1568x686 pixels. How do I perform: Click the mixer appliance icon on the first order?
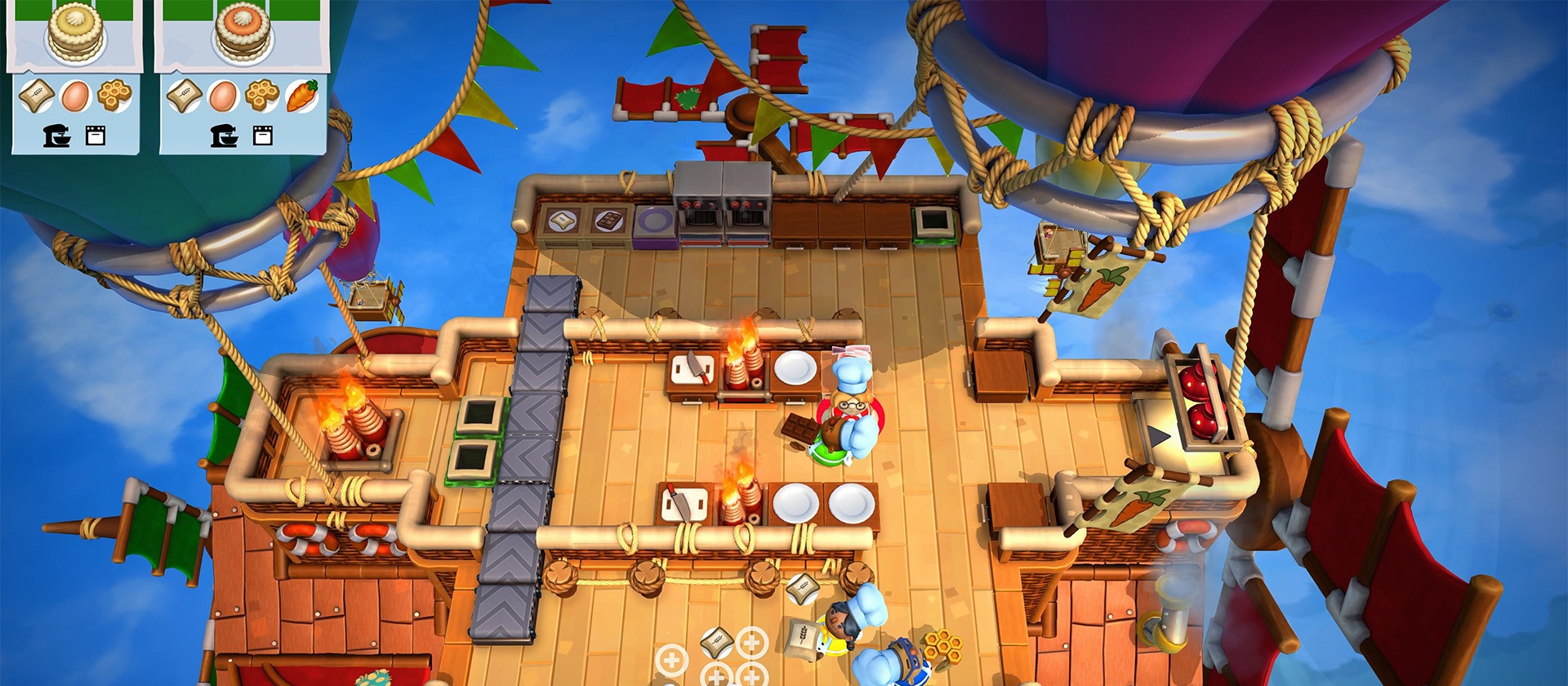[56, 136]
